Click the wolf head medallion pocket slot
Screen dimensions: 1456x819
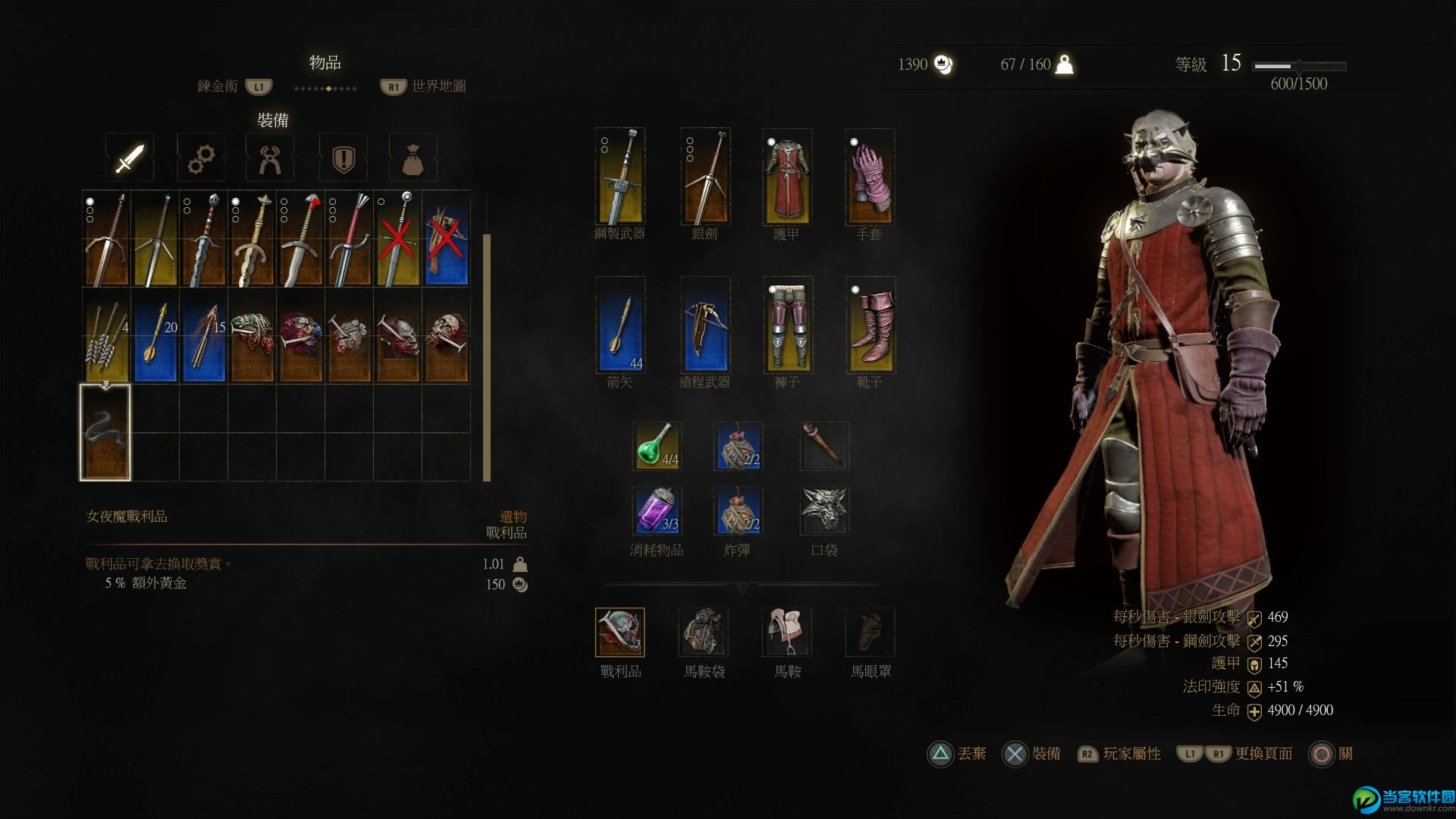click(x=824, y=510)
